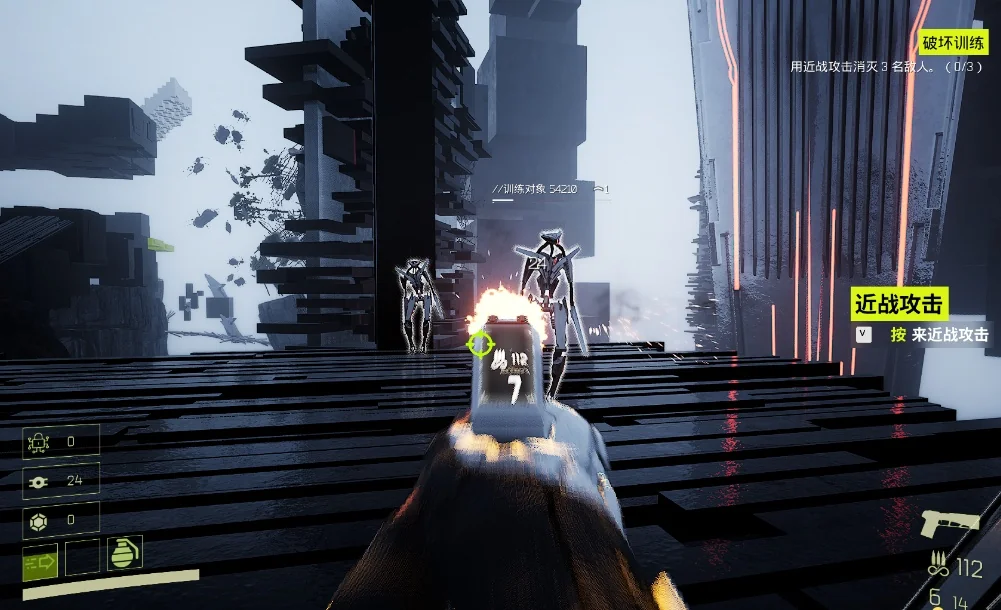1001x610 pixels.
Task: Activate the dash arrow ability icon
Action: [x=40, y=561]
